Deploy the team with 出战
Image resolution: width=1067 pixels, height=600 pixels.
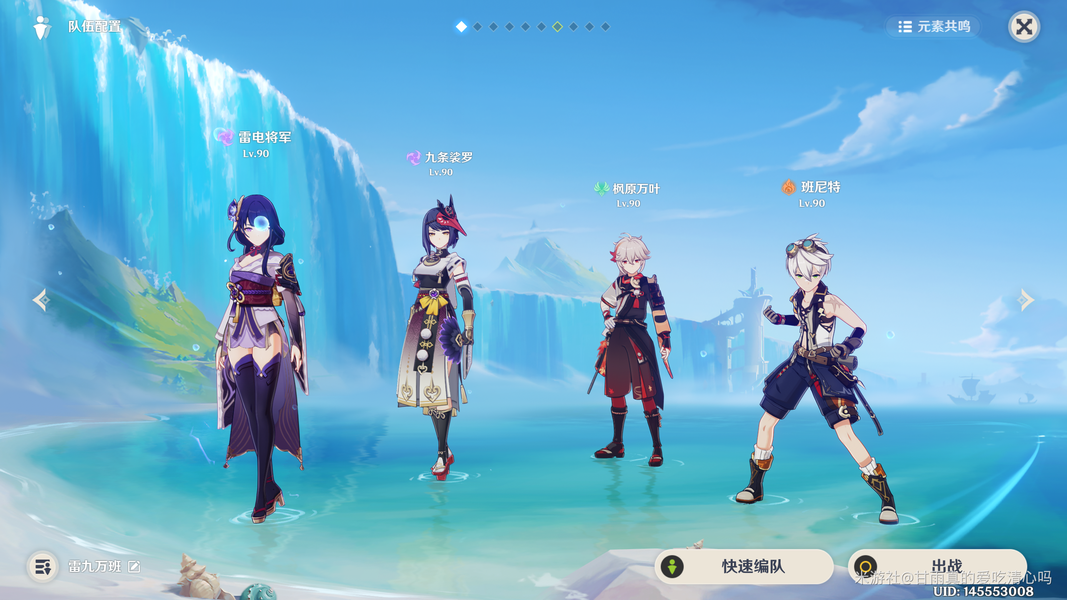pyautogui.click(x=936, y=566)
